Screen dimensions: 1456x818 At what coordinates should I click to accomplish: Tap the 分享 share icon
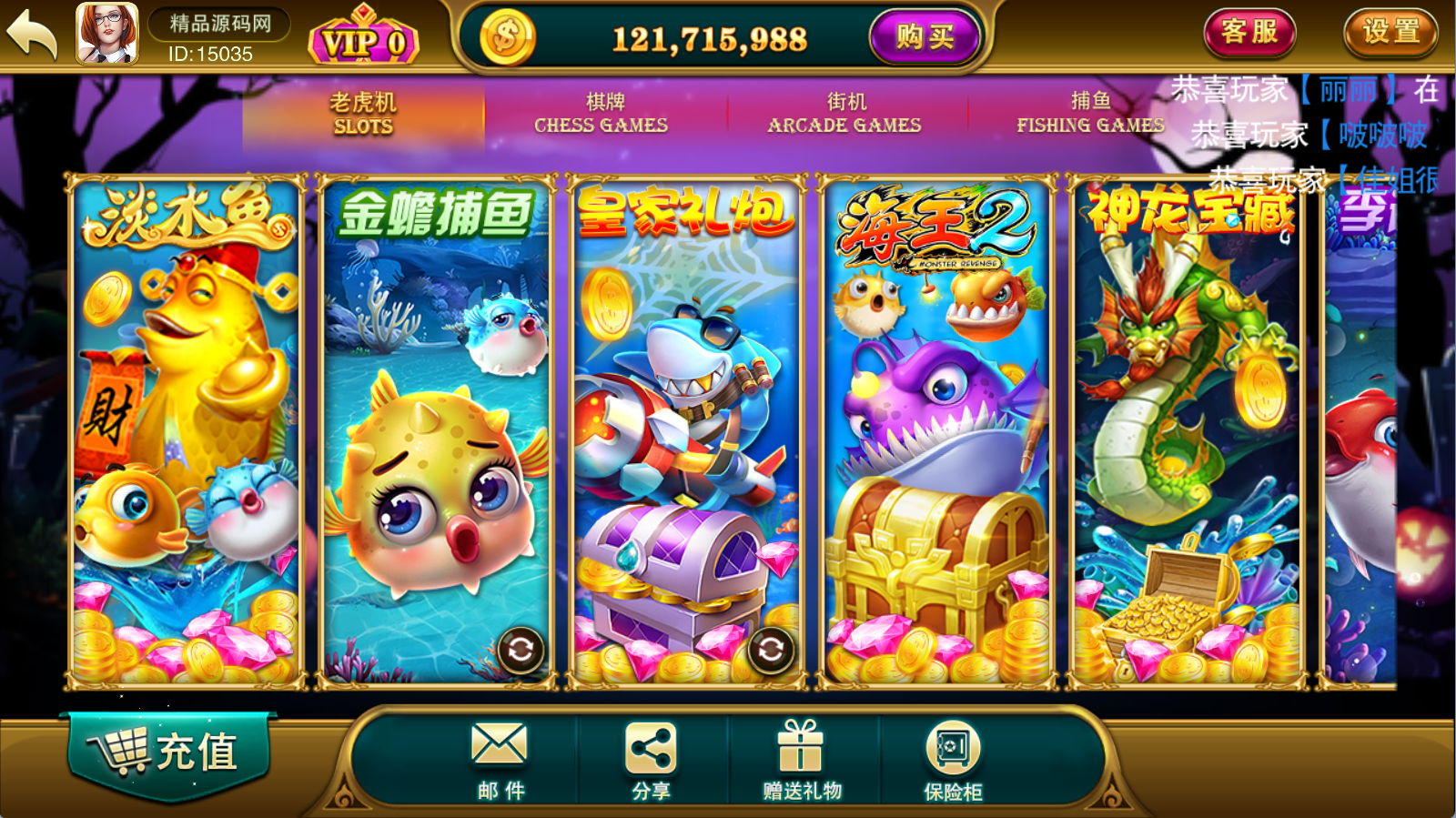651,758
